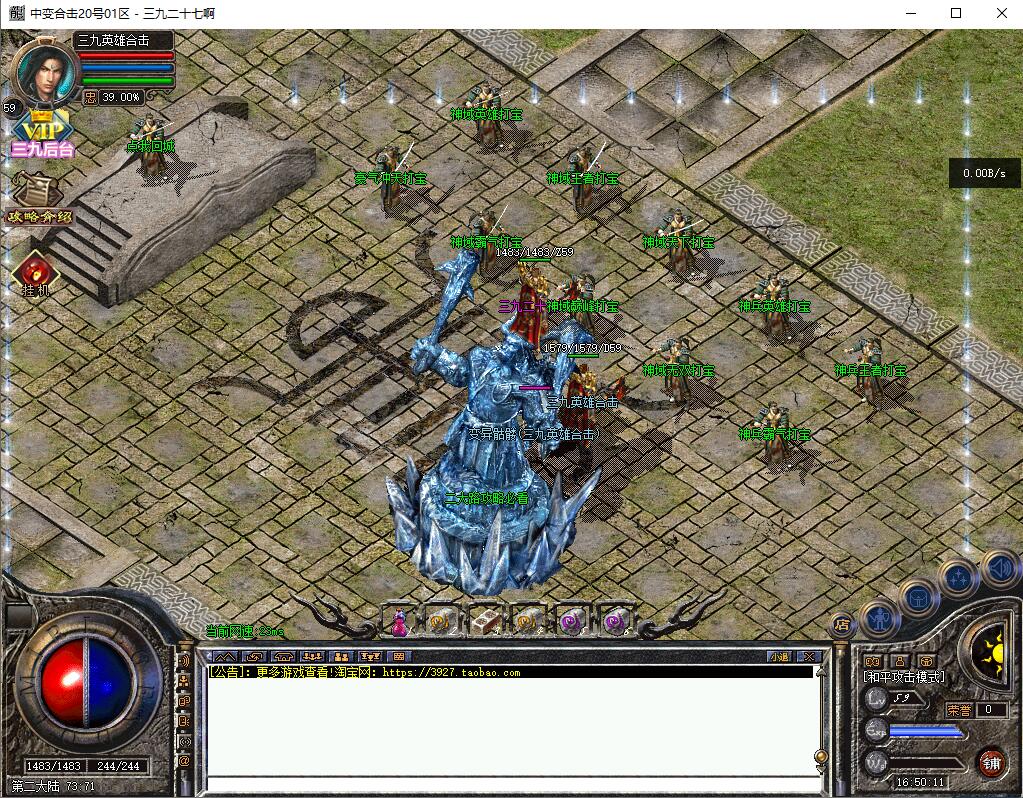Click the 荣誉 honor label
The width and height of the screenshot is (1023, 798).
[959, 710]
